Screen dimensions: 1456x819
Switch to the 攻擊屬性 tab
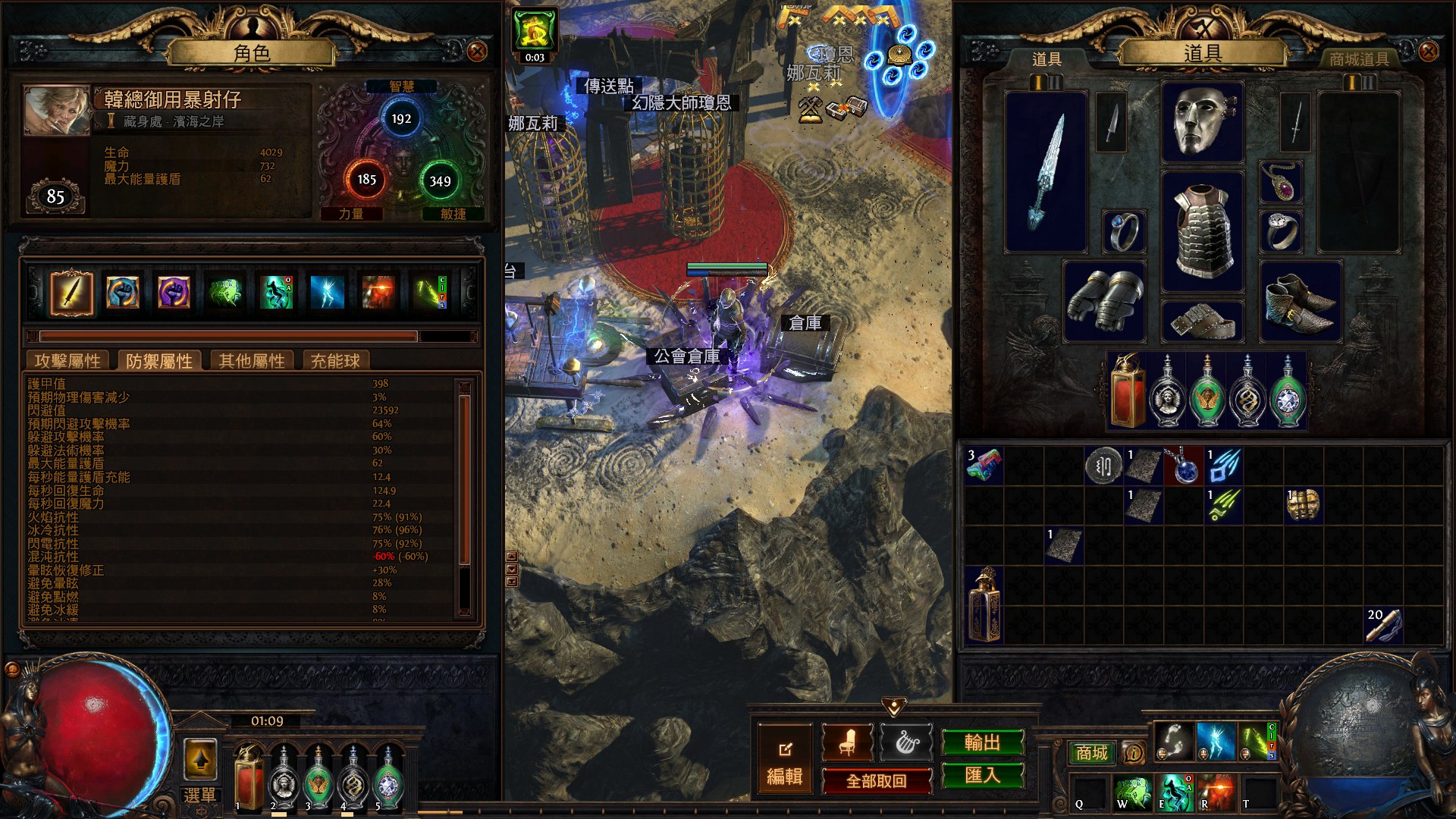[67, 361]
